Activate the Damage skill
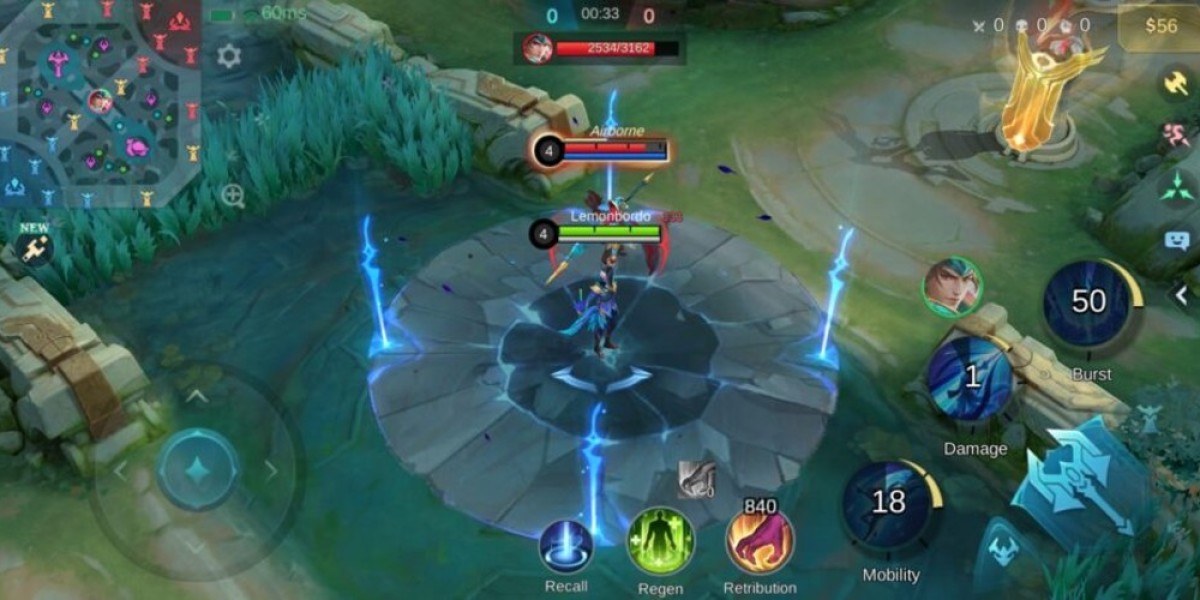Viewport: 1200px width, 600px height. click(972, 378)
